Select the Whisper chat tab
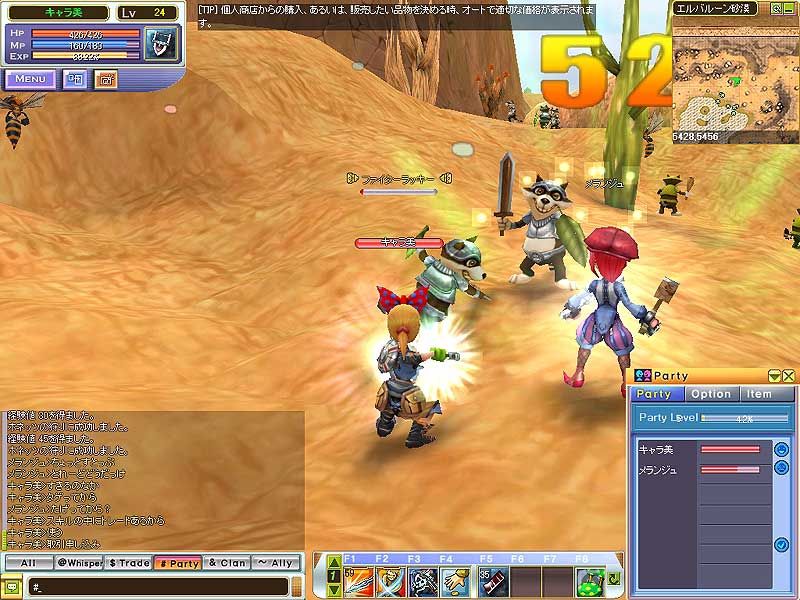Screen dimensions: 800x600 (79, 563)
